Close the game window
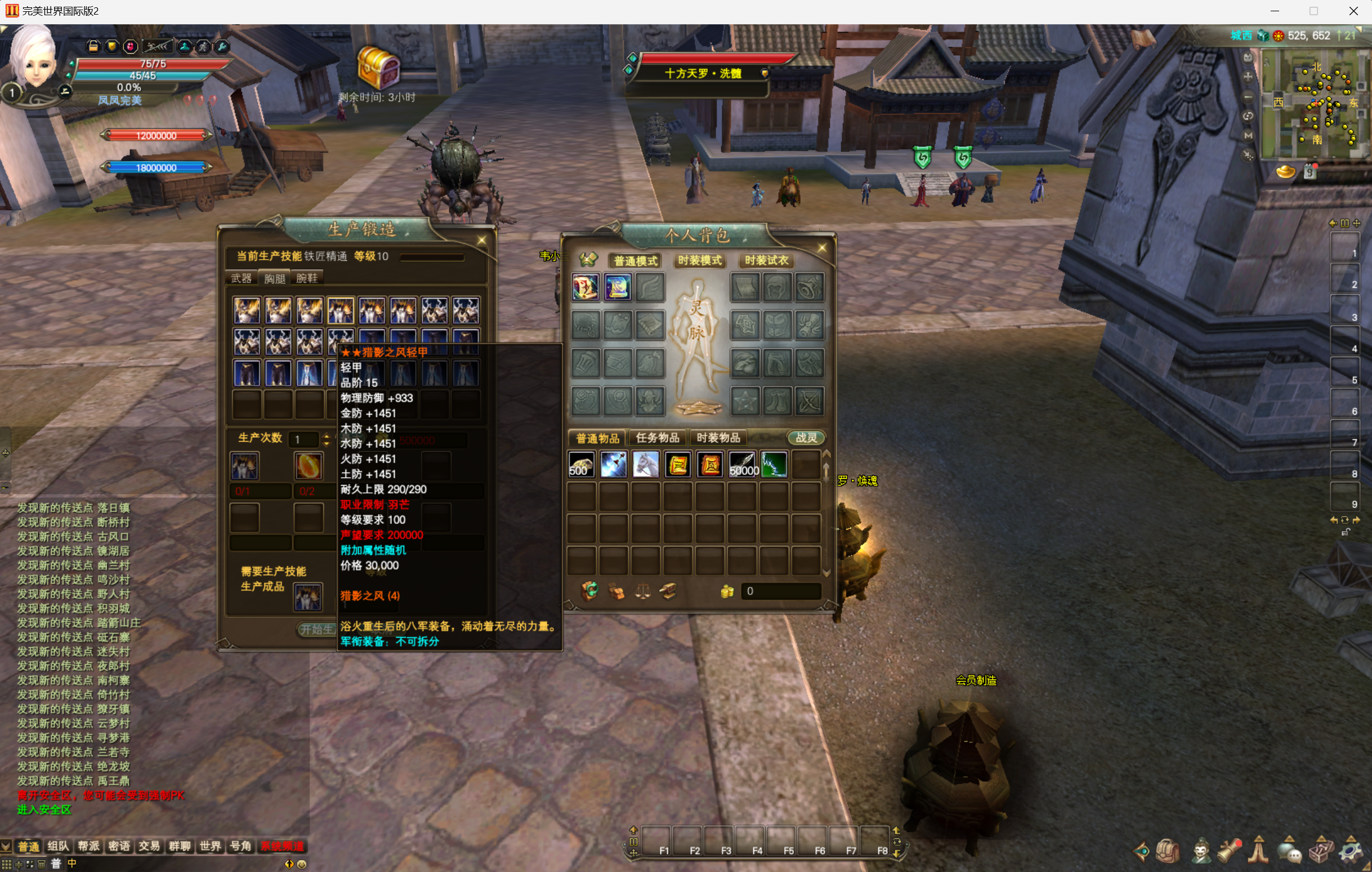Image resolution: width=1372 pixels, height=872 pixels. click(1354, 11)
